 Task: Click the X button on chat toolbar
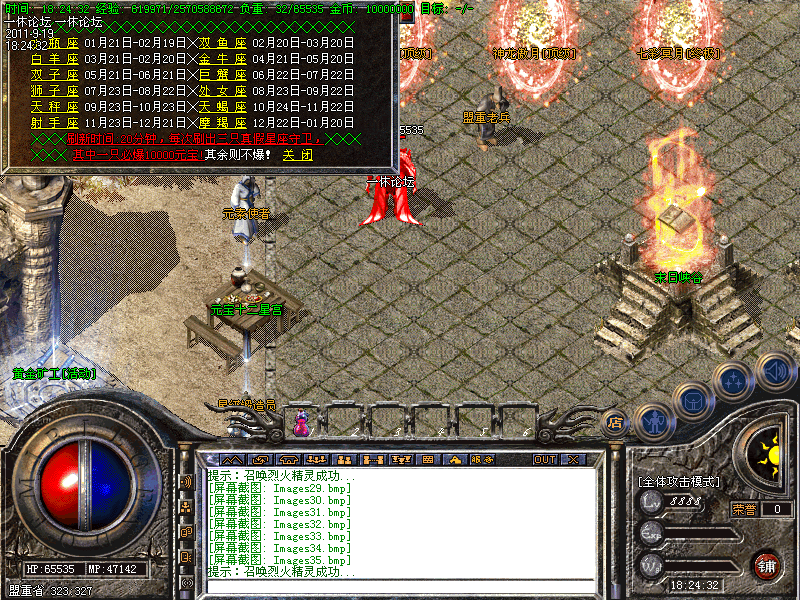573,459
